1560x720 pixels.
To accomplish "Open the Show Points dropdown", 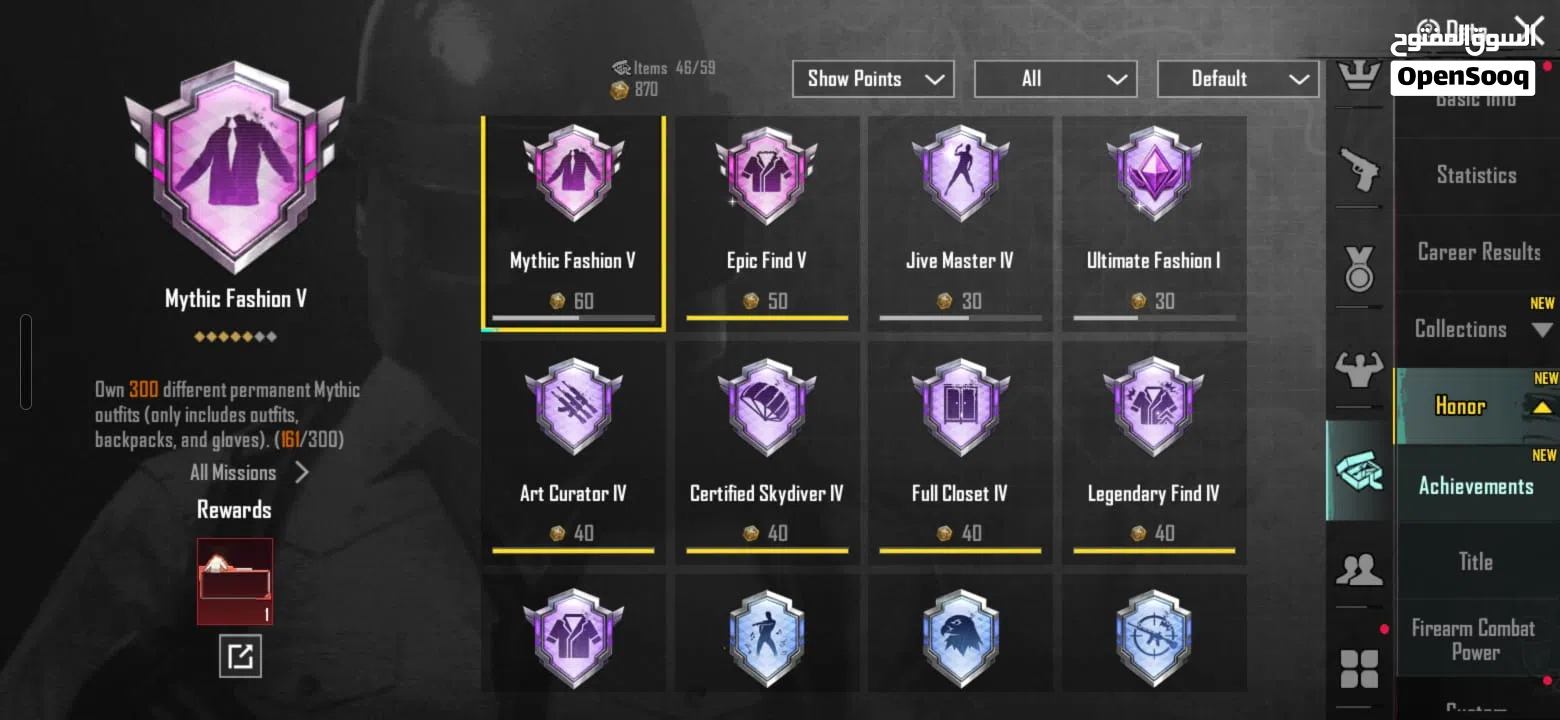I will (x=872, y=78).
